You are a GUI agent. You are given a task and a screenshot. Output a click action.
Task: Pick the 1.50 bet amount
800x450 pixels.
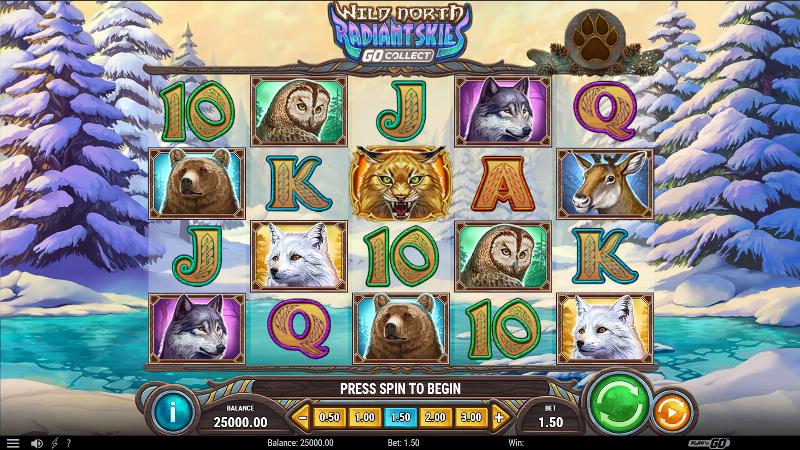400,416
